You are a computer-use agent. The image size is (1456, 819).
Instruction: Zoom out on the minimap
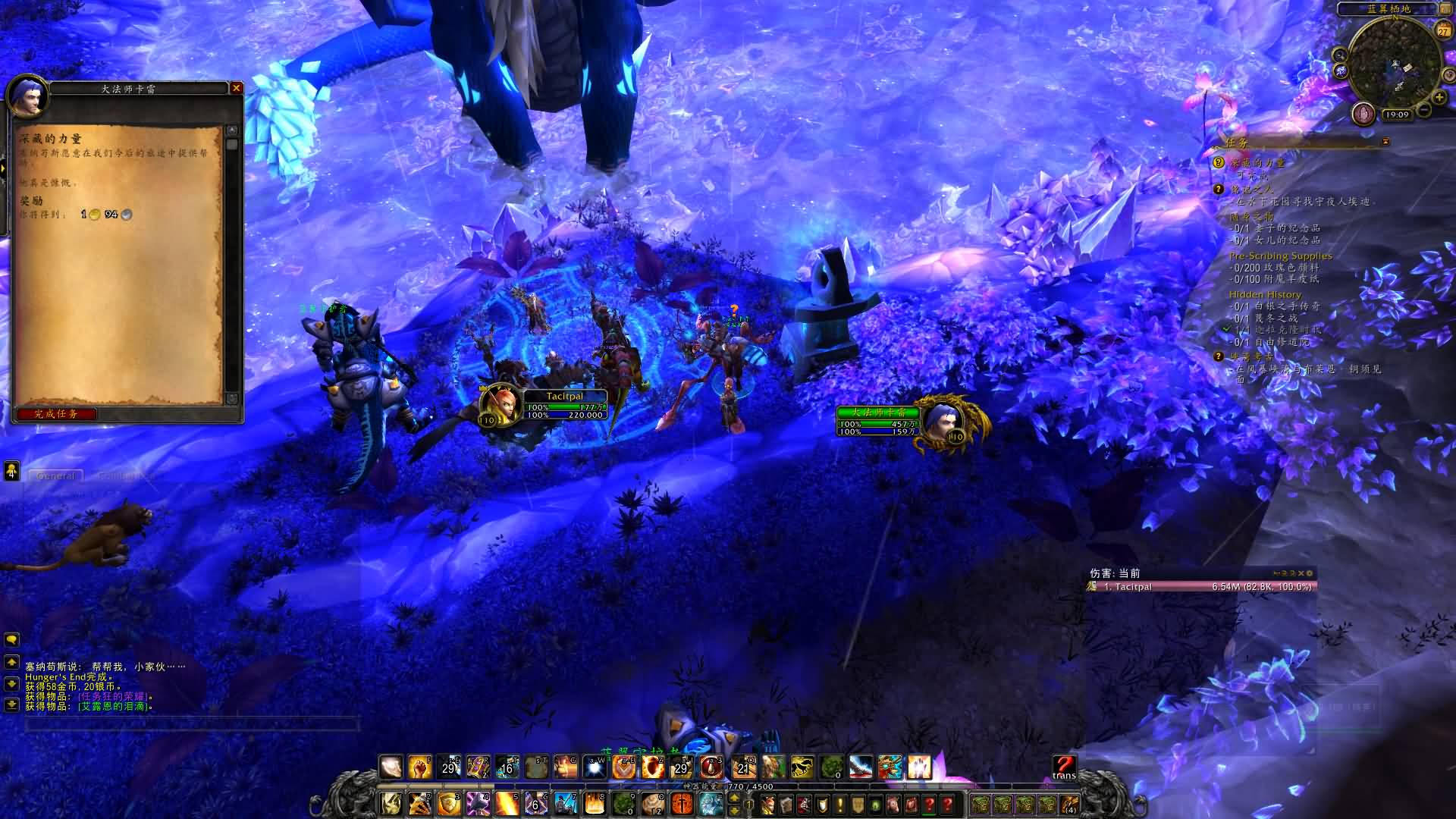click(1424, 111)
